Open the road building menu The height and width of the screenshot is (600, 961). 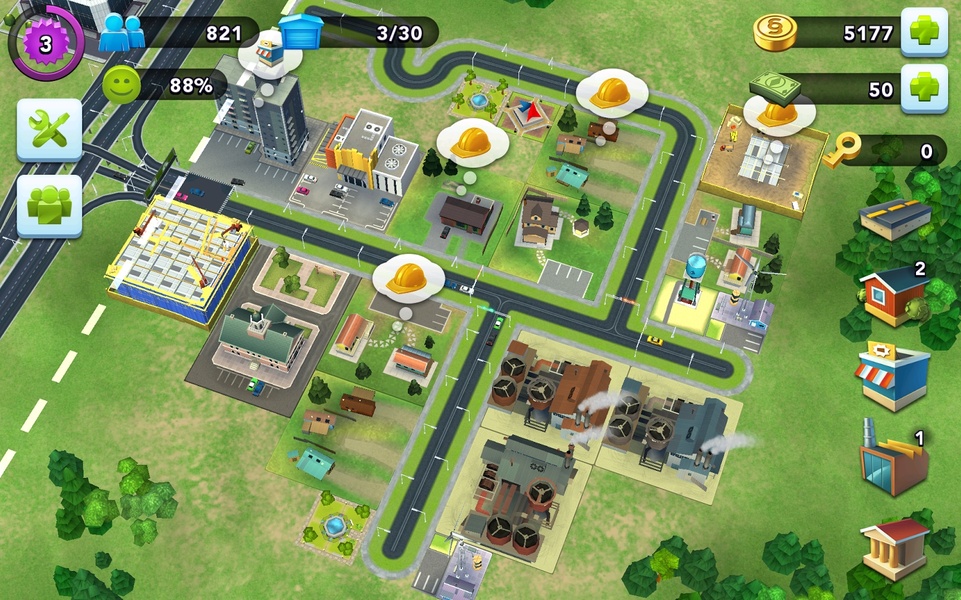tap(895, 218)
